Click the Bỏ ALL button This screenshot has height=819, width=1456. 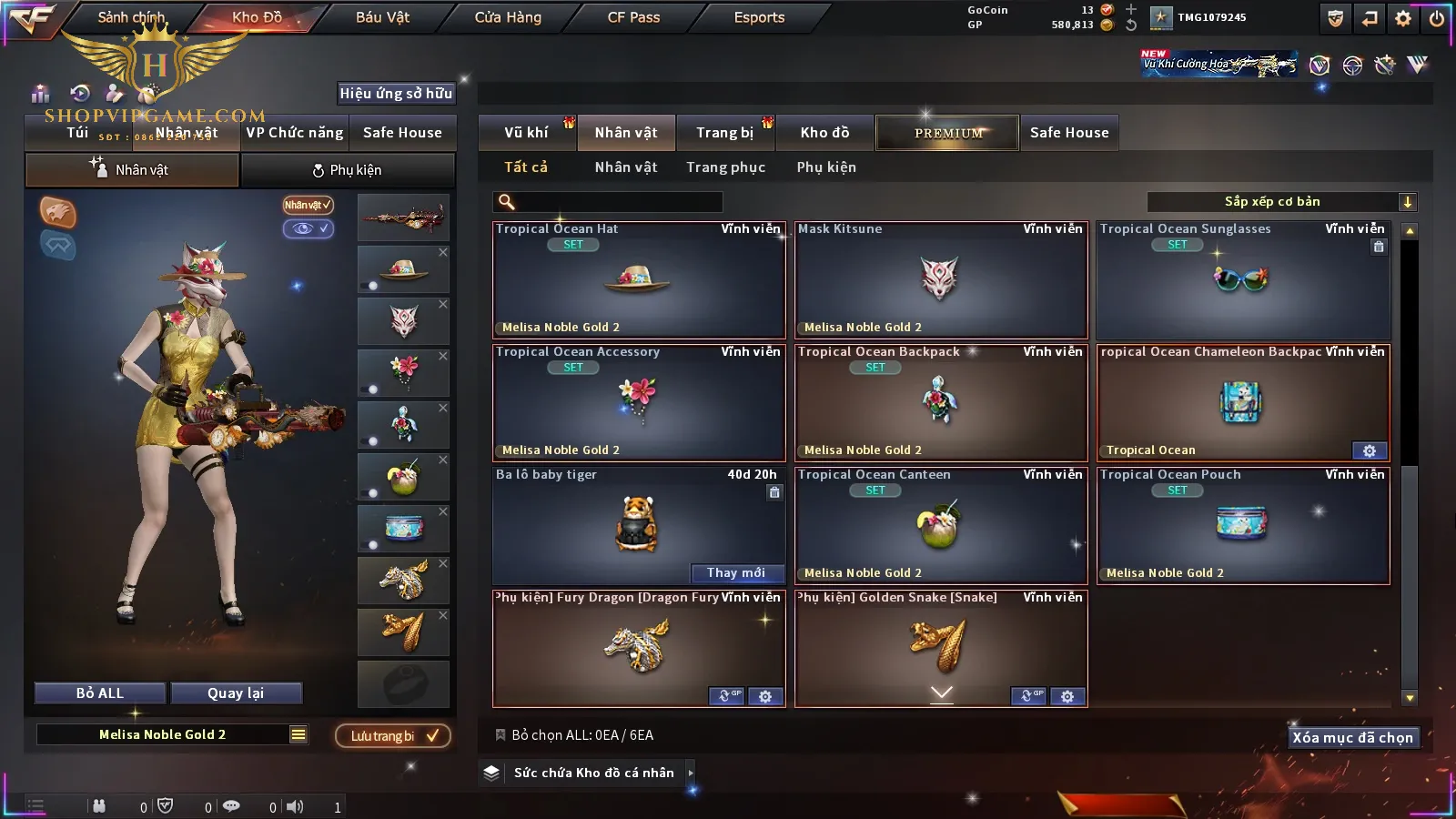[100, 693]
